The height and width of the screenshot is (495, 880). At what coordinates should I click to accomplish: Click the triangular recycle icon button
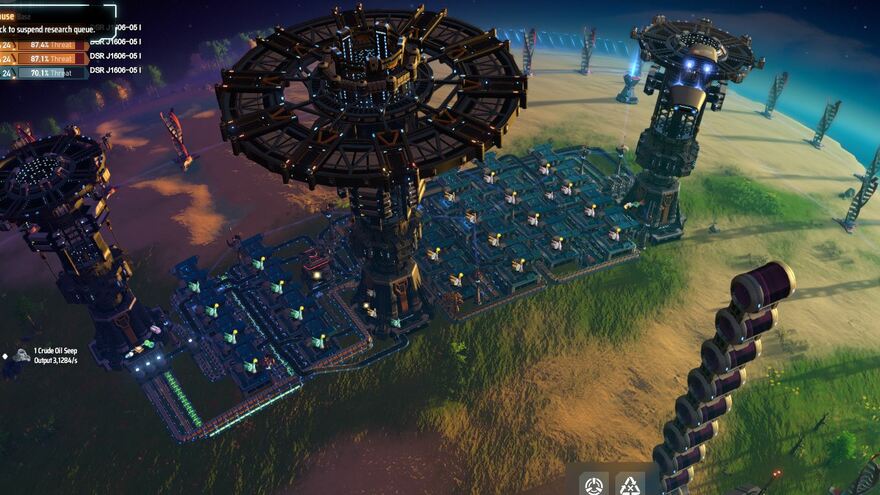tap(630, 485)
